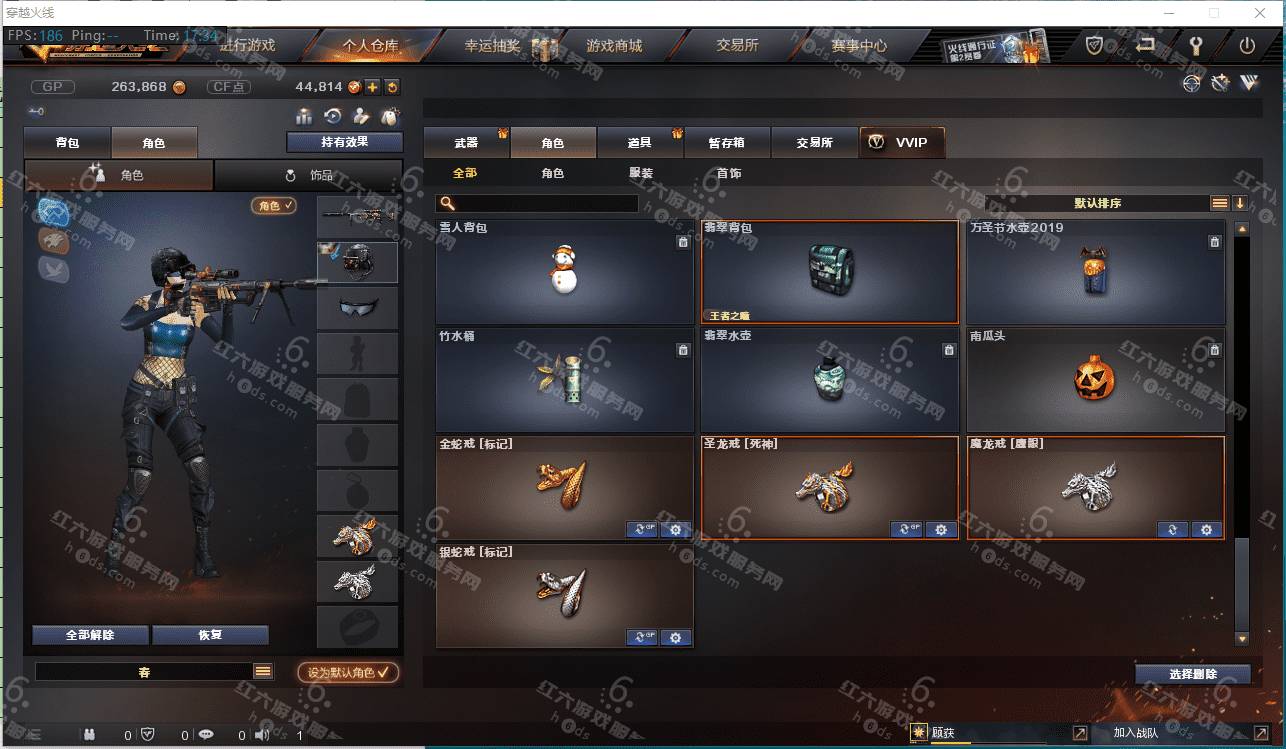The width and height of the screenshot is (1286, 749).
Task: Open the 交易所 exchange menu
Action: 737,46
